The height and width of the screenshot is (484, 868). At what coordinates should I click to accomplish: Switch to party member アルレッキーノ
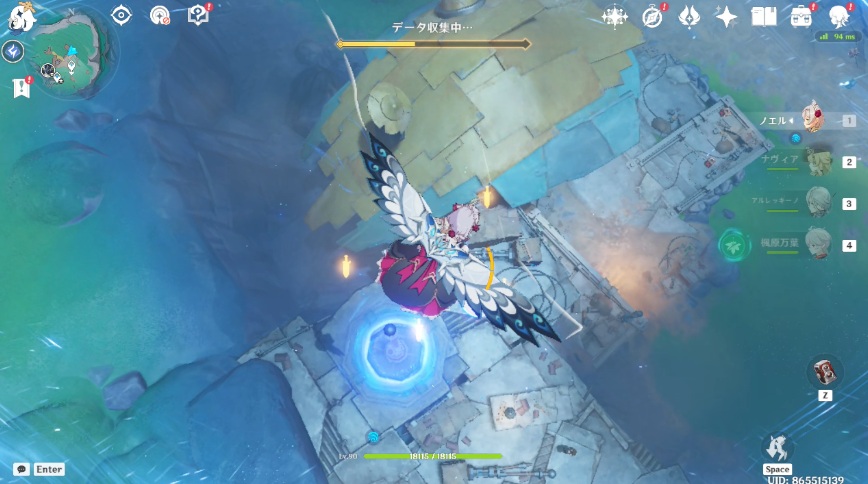tap(818, 203)
